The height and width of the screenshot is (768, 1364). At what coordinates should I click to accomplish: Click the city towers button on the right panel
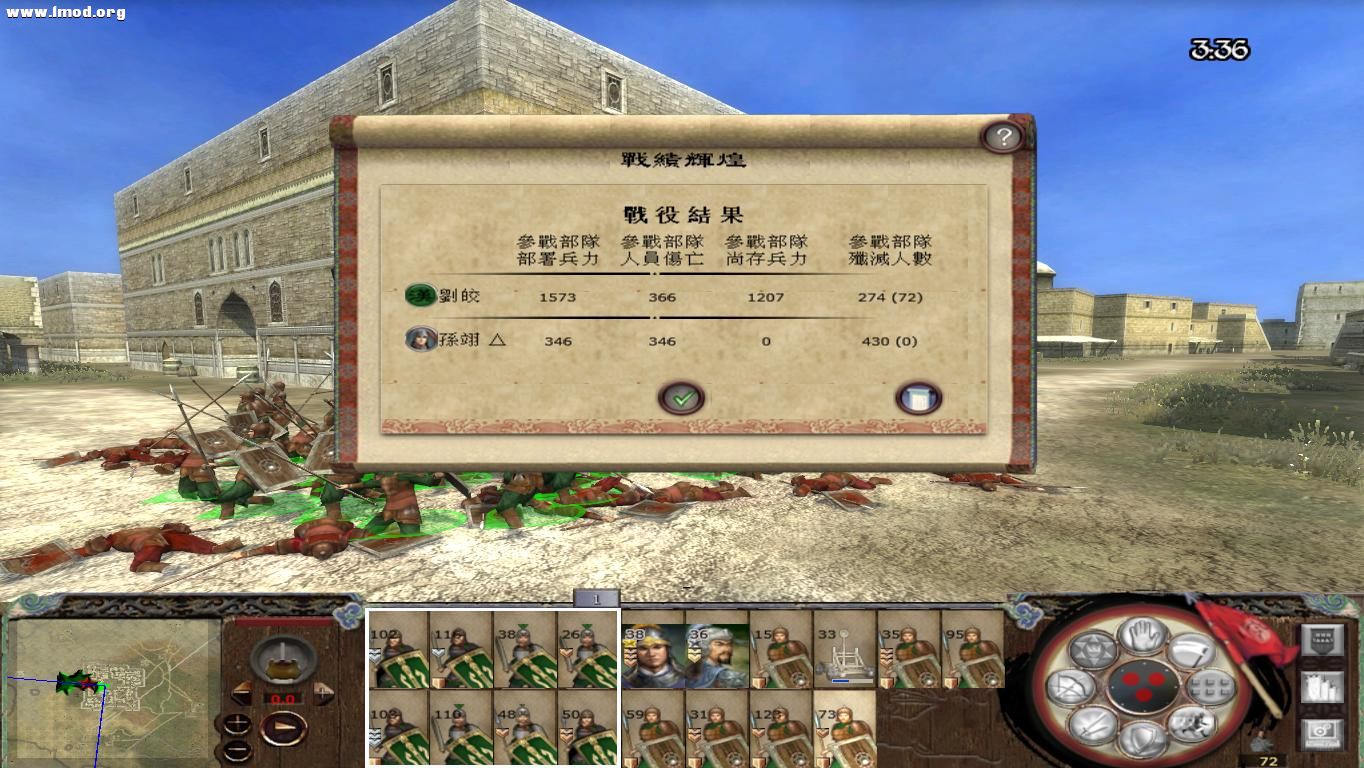click(1322, 688)
